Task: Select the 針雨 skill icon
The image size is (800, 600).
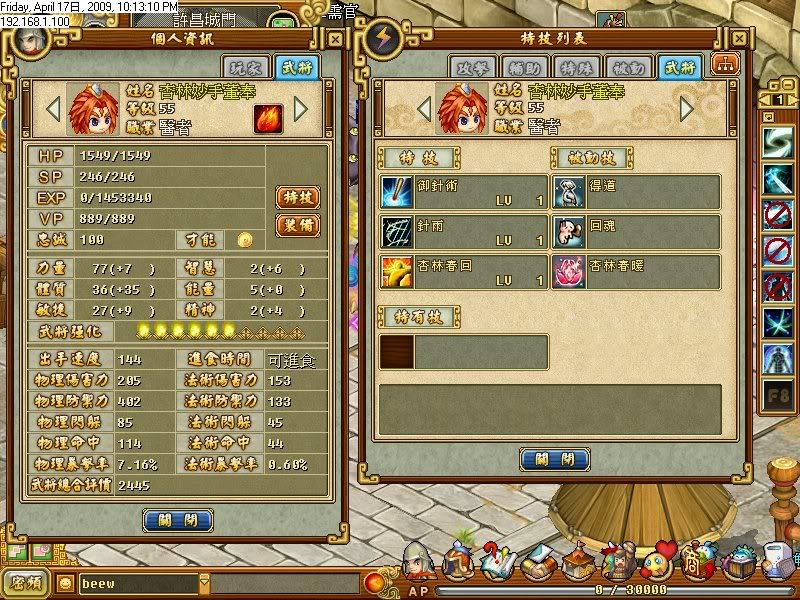Action: 397,232
